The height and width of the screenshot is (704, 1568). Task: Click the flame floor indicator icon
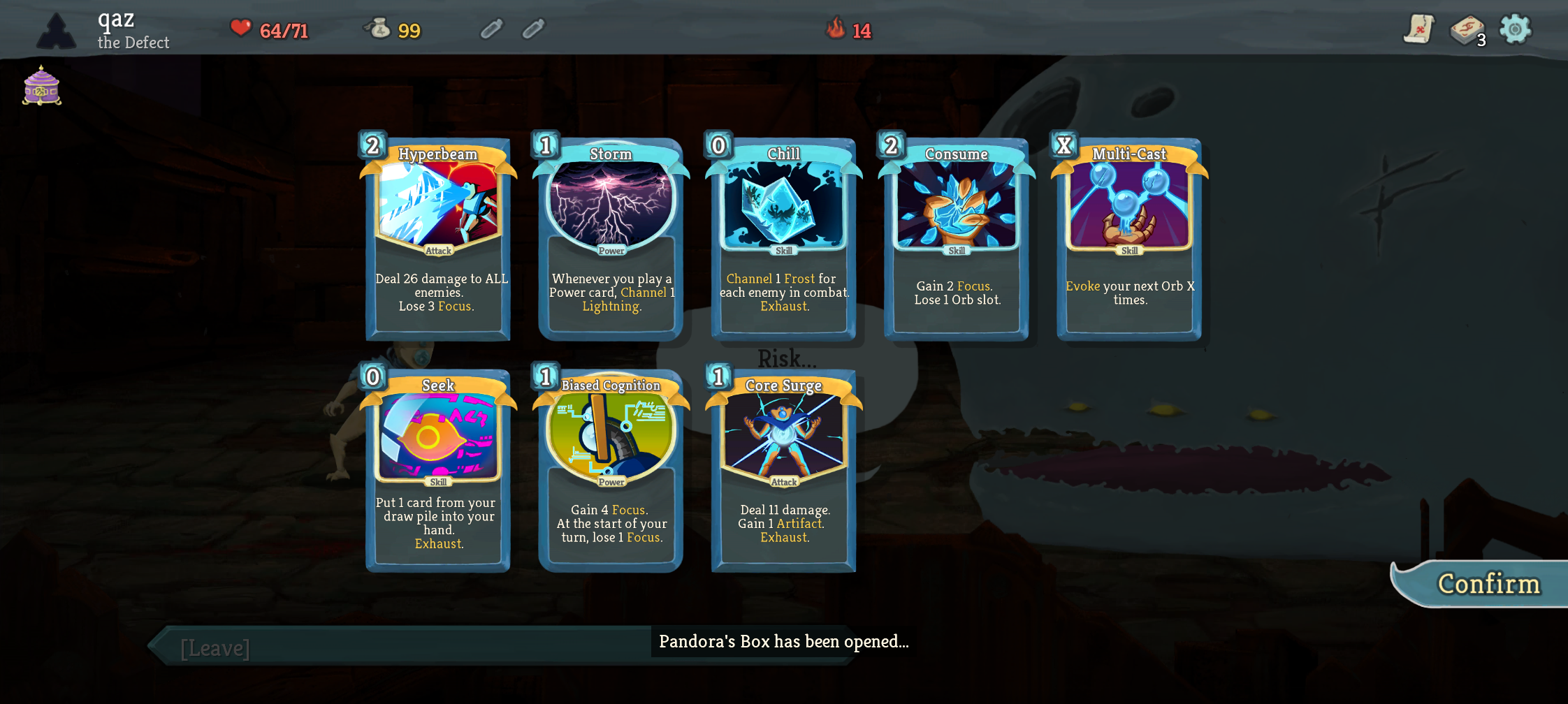(x=834, y=29)
